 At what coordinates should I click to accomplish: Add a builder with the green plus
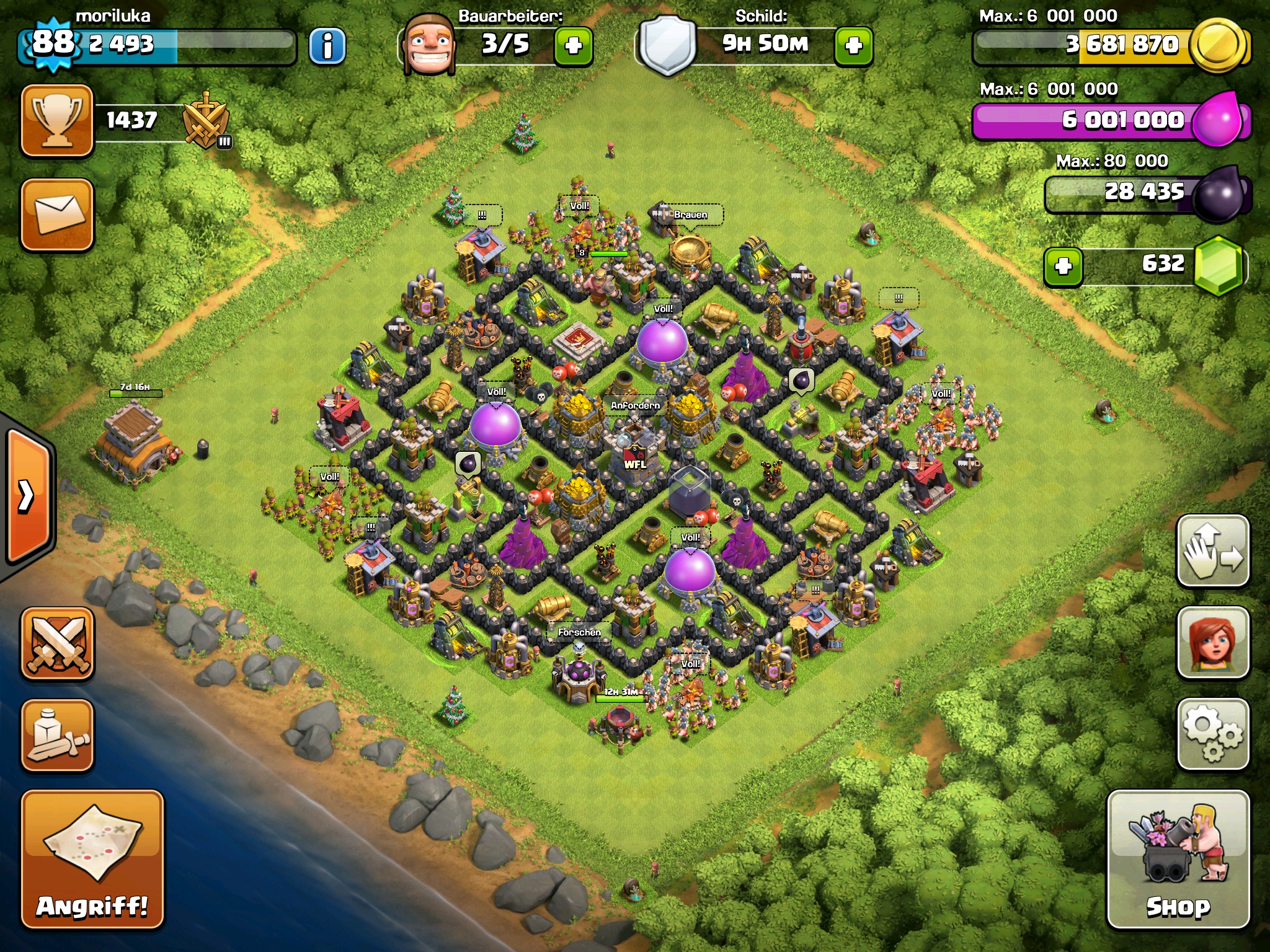(574, 45)
